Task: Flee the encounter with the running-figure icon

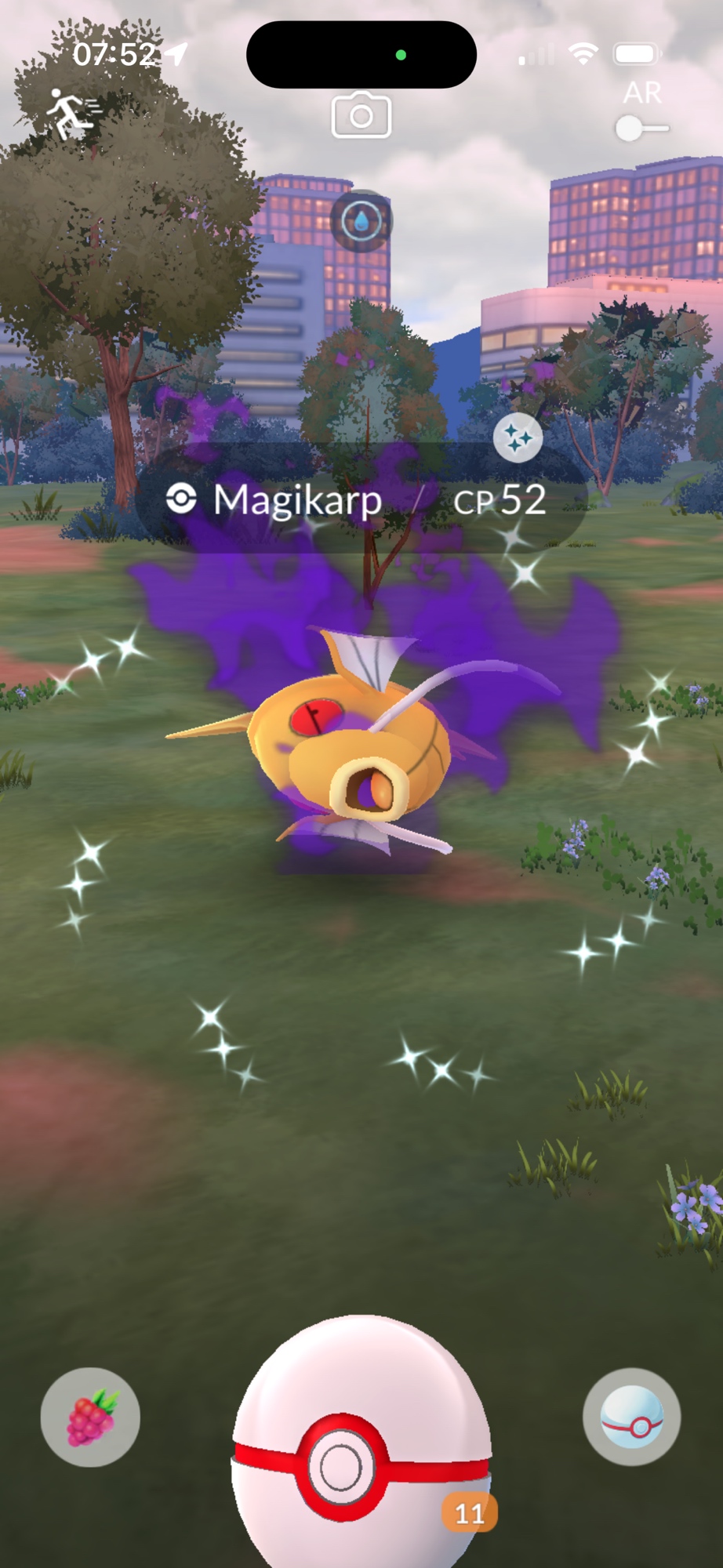Action: [72, 114]
